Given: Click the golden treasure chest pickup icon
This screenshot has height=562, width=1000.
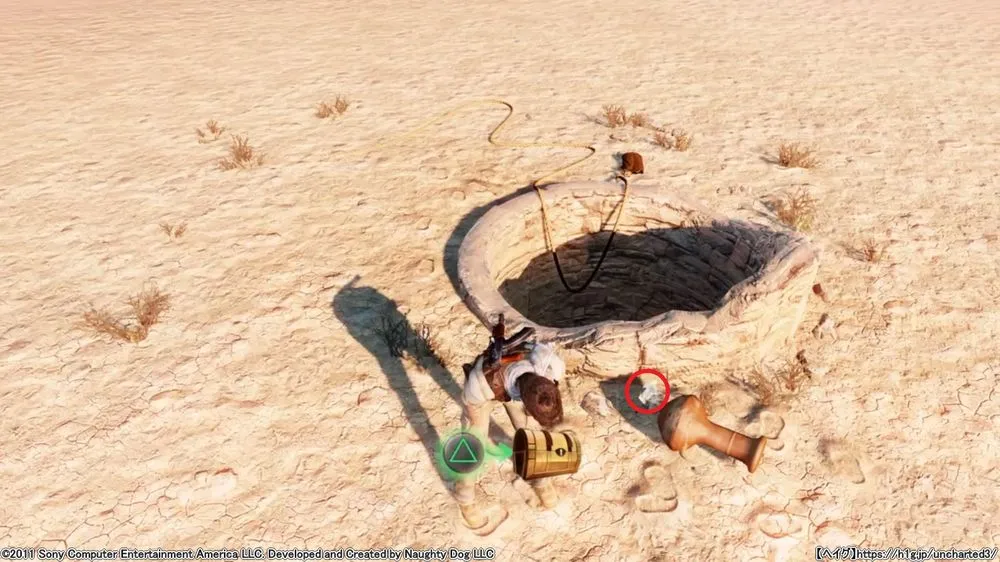Looking at the screenshot, I should pos(546,454).
